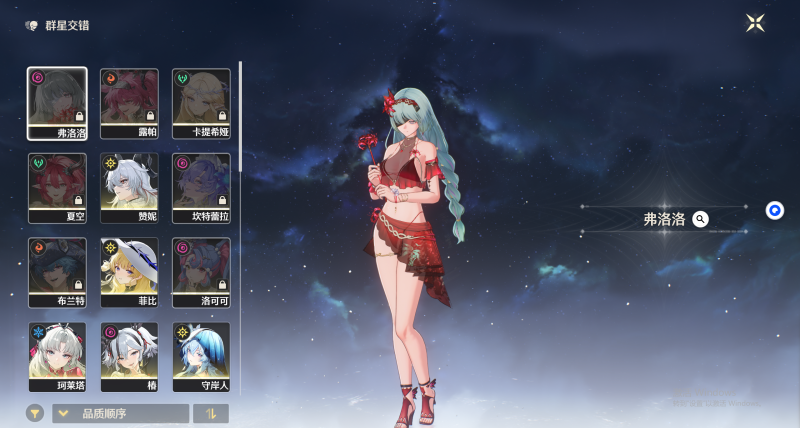Pick the 夏空 character portrait
The image size is (800, 428).
click(57, 187)
